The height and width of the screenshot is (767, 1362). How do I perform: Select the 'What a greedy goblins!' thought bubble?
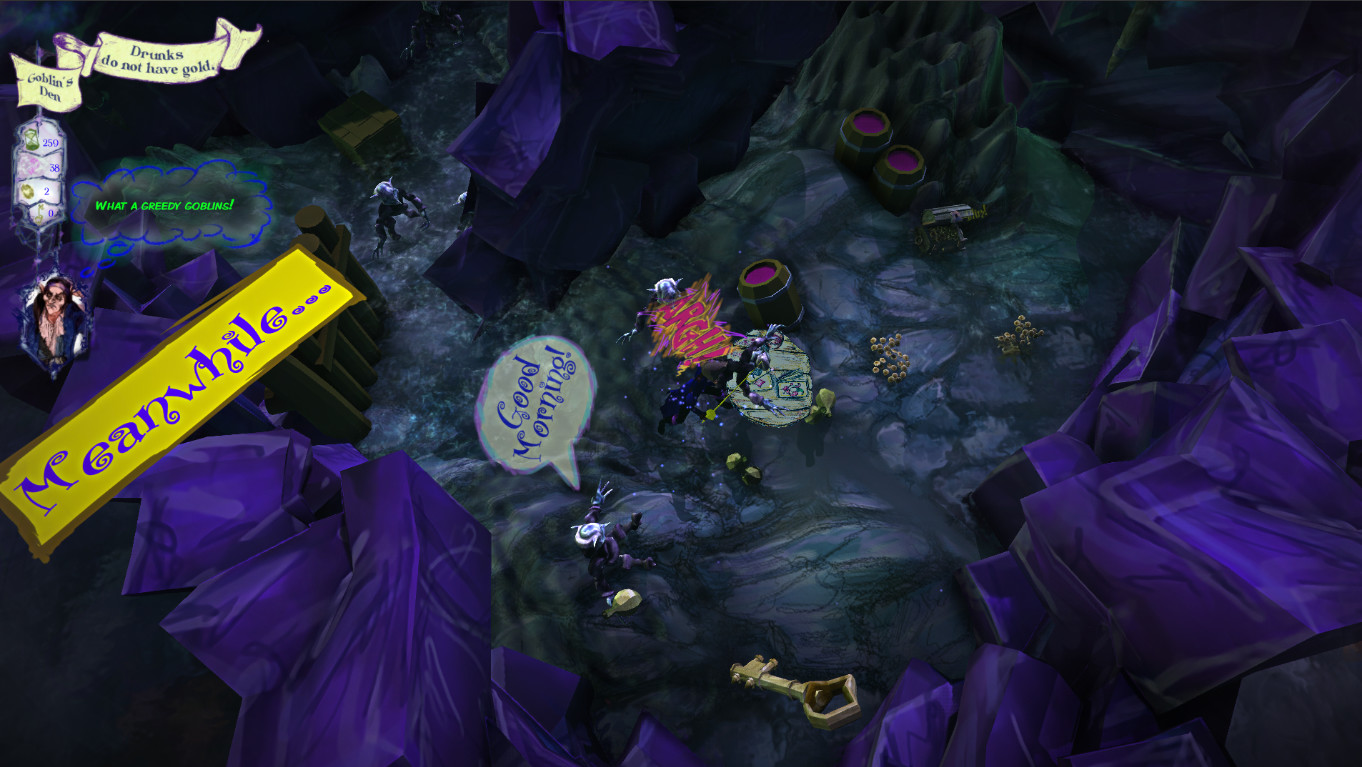pyautogui.click(x=167, y=205)
